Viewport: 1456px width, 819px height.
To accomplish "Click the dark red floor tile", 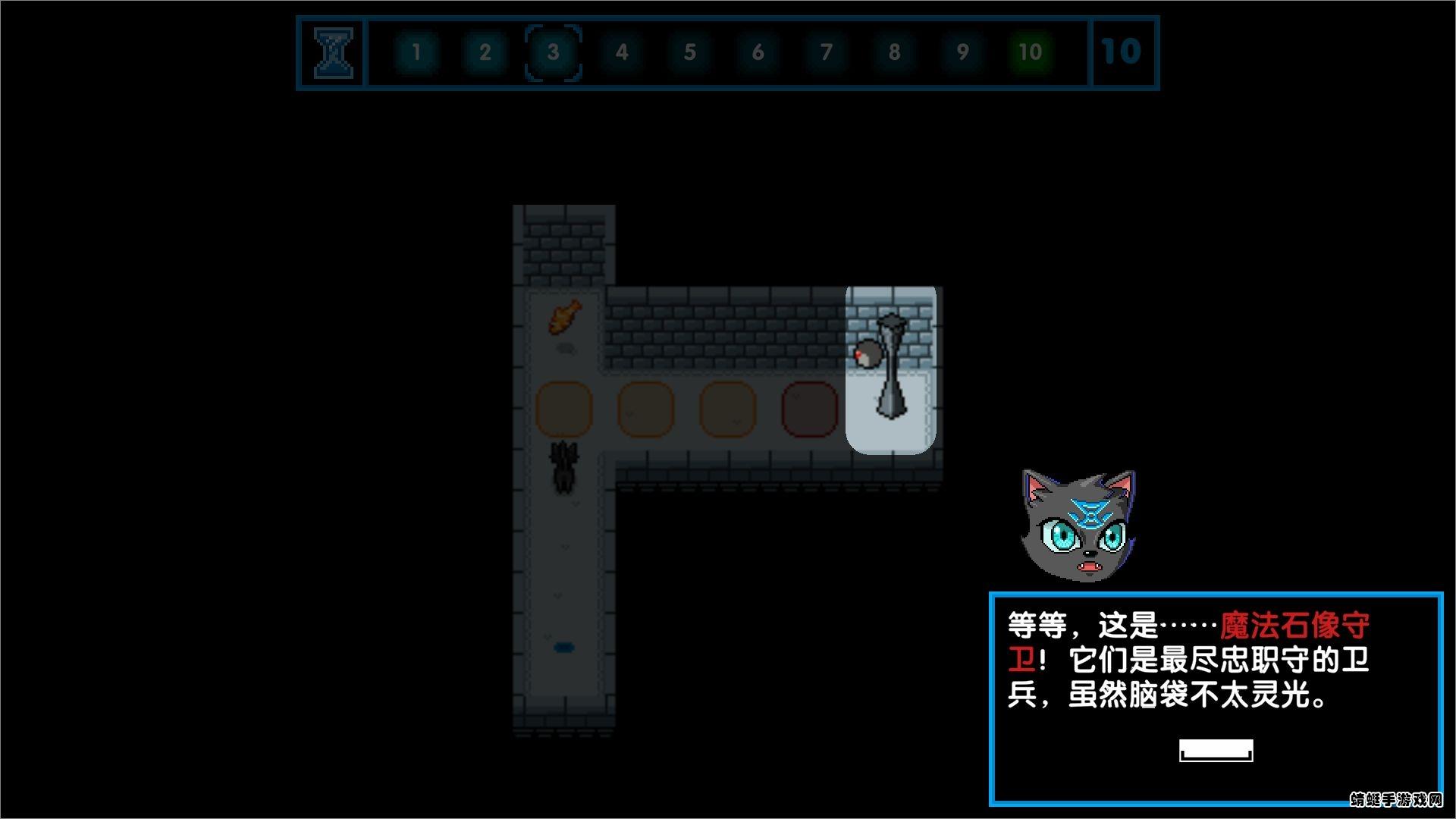I will tap(808, 408).
